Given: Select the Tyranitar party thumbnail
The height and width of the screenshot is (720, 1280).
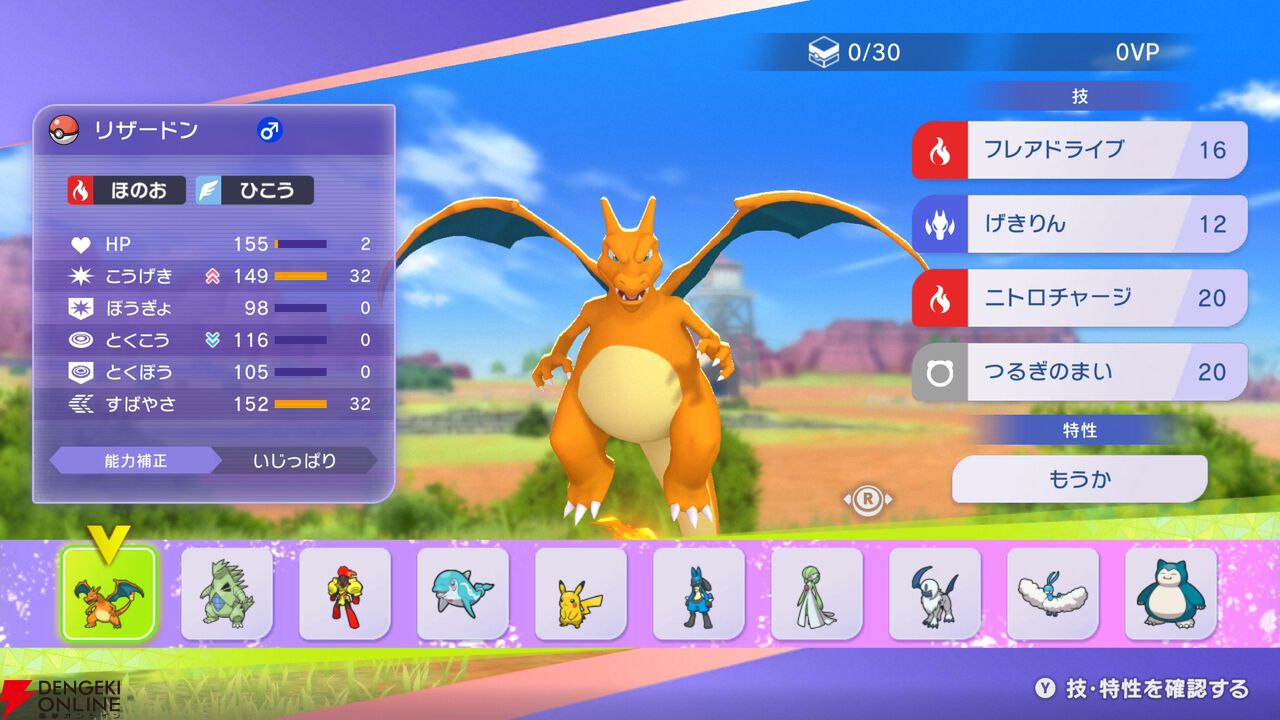Looking at the screenshot, I should click(x=227, y=592).
